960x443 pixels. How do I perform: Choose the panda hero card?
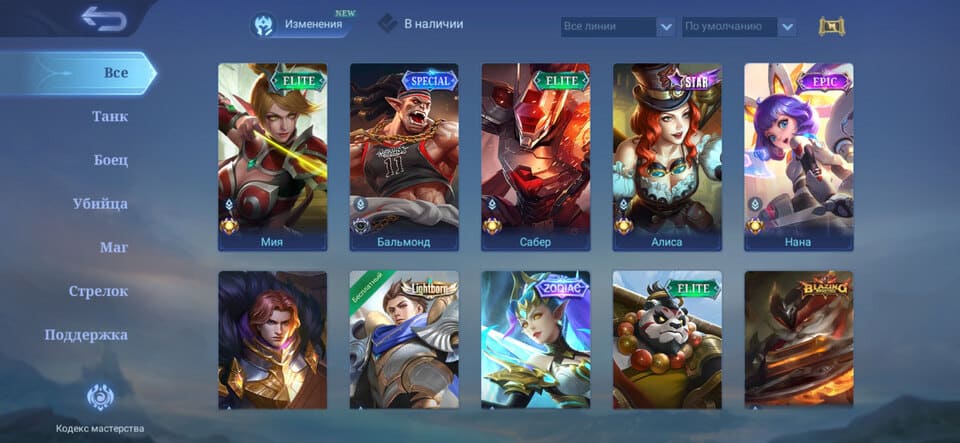point(667,340)
